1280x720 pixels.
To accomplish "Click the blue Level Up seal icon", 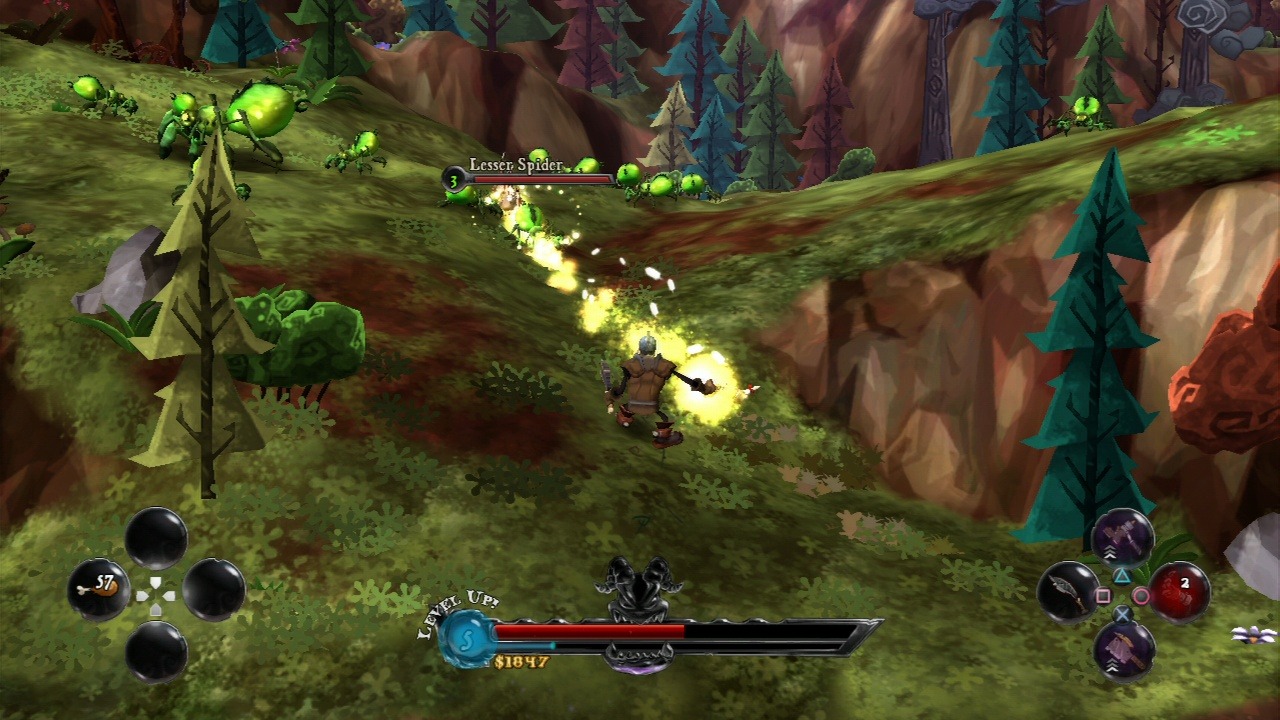I will [463, 634].
